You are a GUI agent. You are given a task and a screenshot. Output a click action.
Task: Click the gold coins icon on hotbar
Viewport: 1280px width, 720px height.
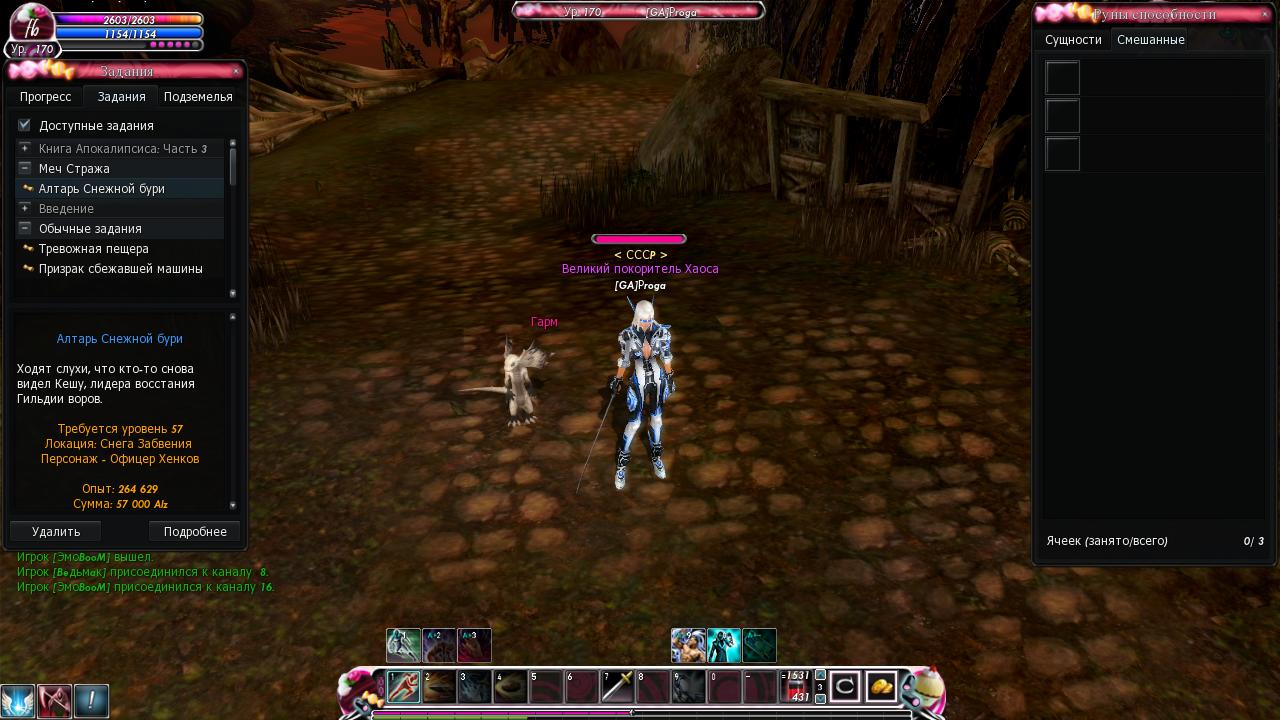click(x=881, y=687)
